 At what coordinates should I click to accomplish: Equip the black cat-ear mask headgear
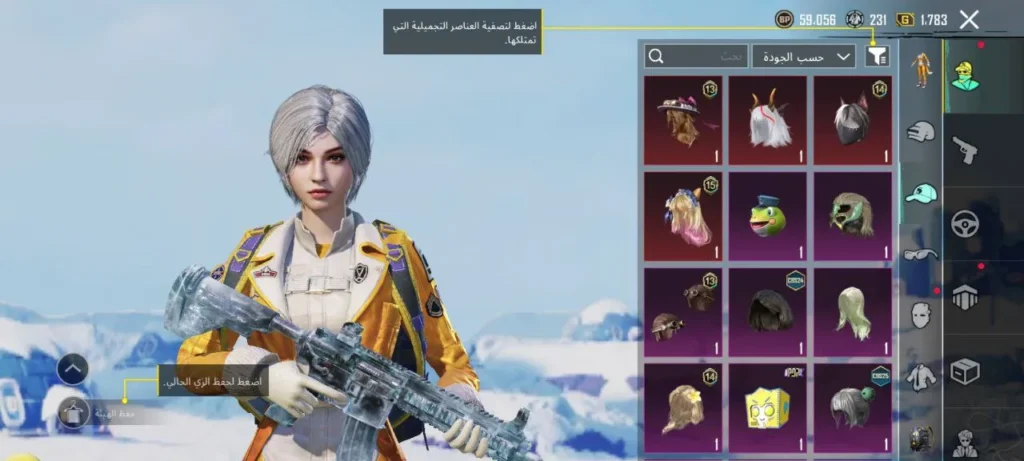852,121
